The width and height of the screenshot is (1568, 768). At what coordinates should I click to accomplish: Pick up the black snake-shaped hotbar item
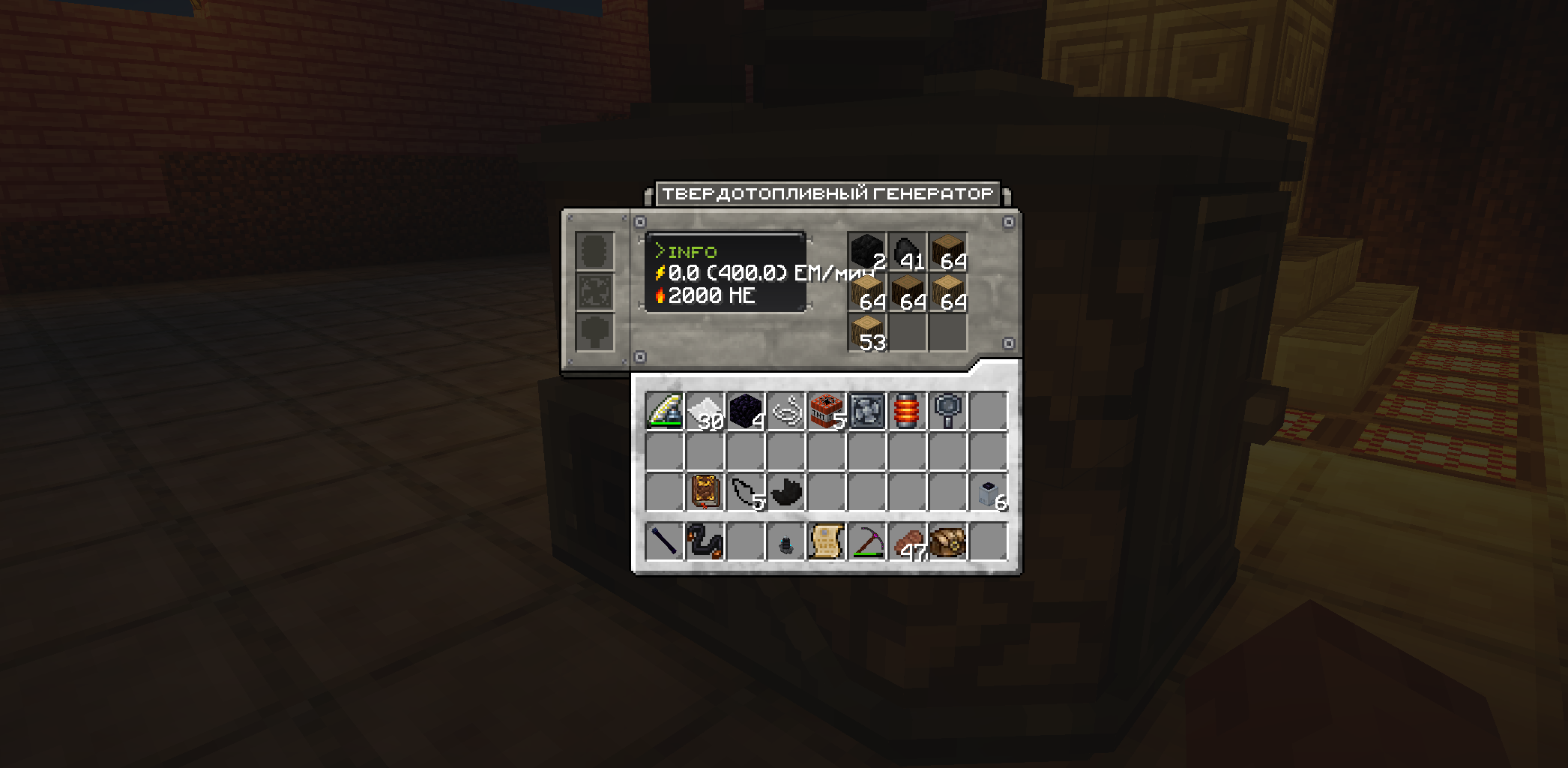pyautogui.click(x=705, y=541)
